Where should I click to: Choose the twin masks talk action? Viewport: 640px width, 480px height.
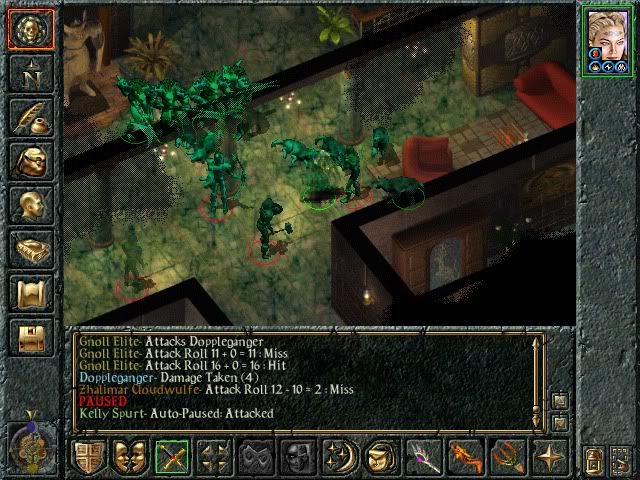pos(131,457)
